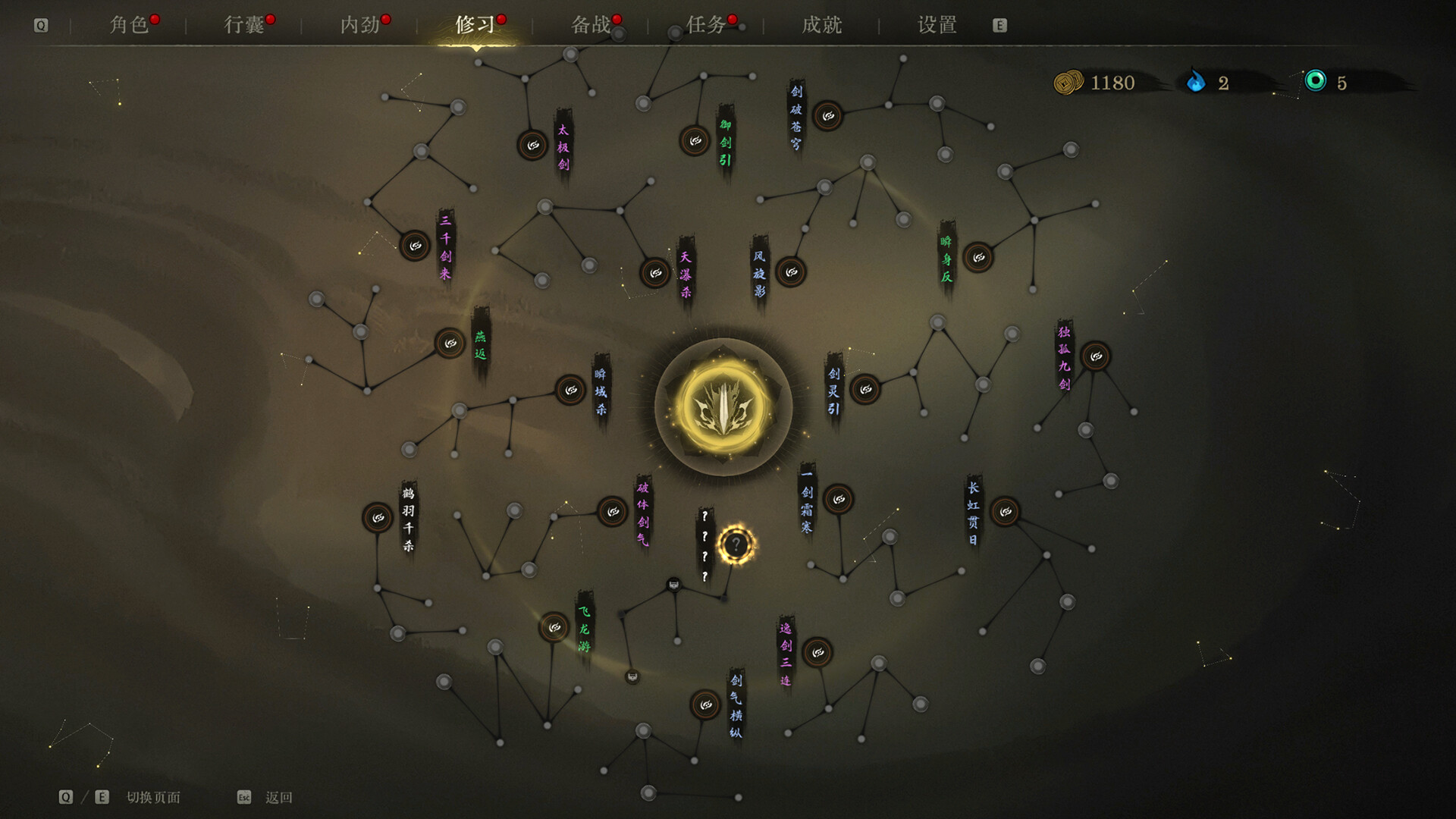Open the 任务 tab
This screenshot has height=819, width=1456.
pyautogui.click(x=706, y=25)
